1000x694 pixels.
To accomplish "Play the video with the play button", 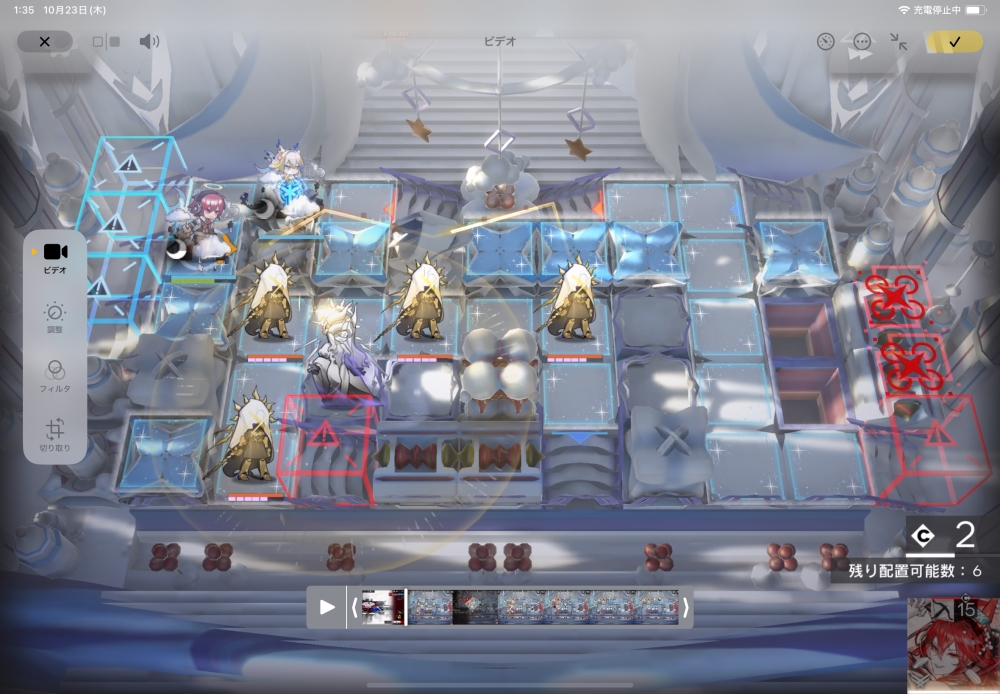I will click(x=327, y=607).
